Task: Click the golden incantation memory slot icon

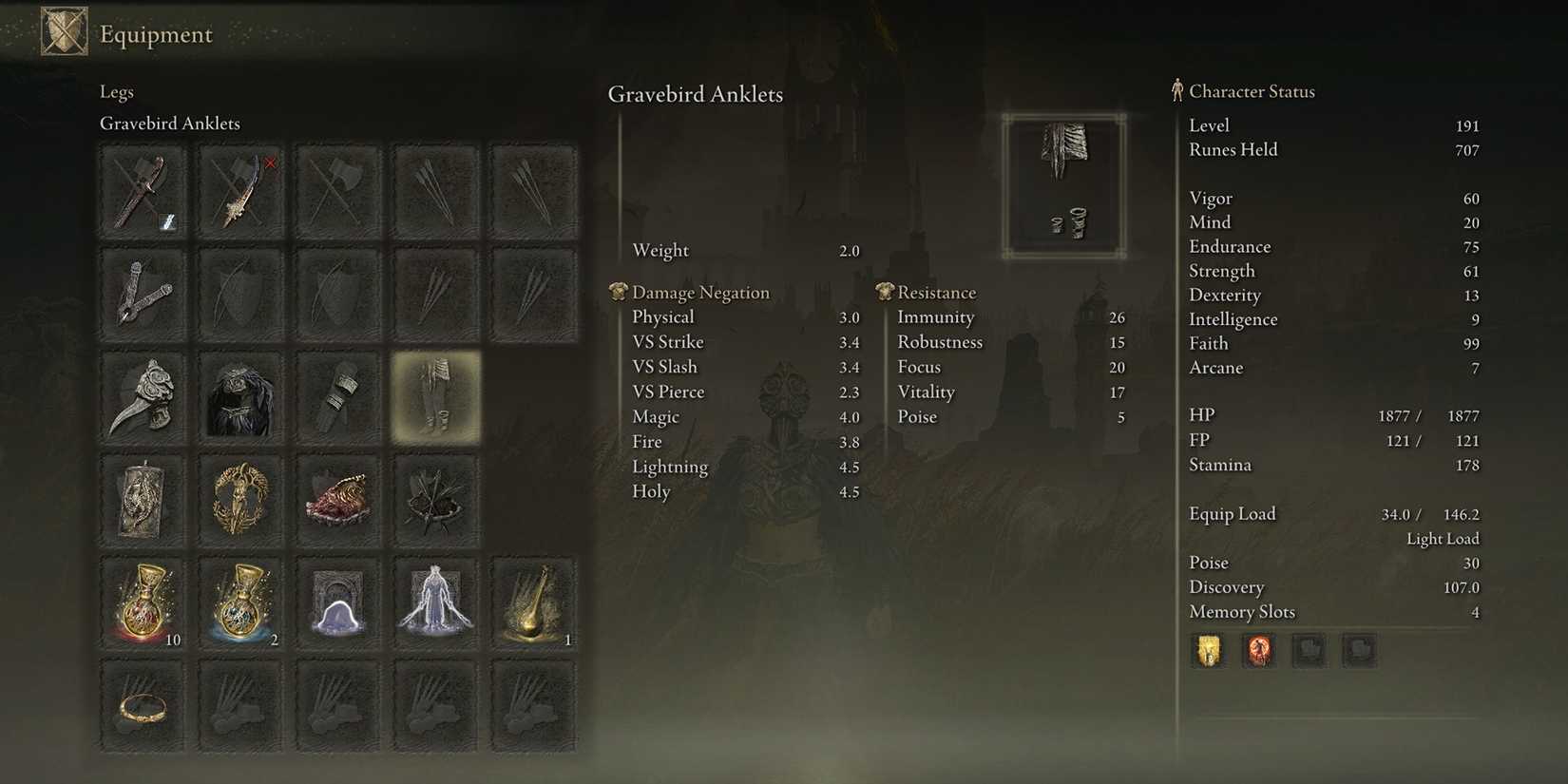Action: pyautogui.click(x=1208, y=650)
